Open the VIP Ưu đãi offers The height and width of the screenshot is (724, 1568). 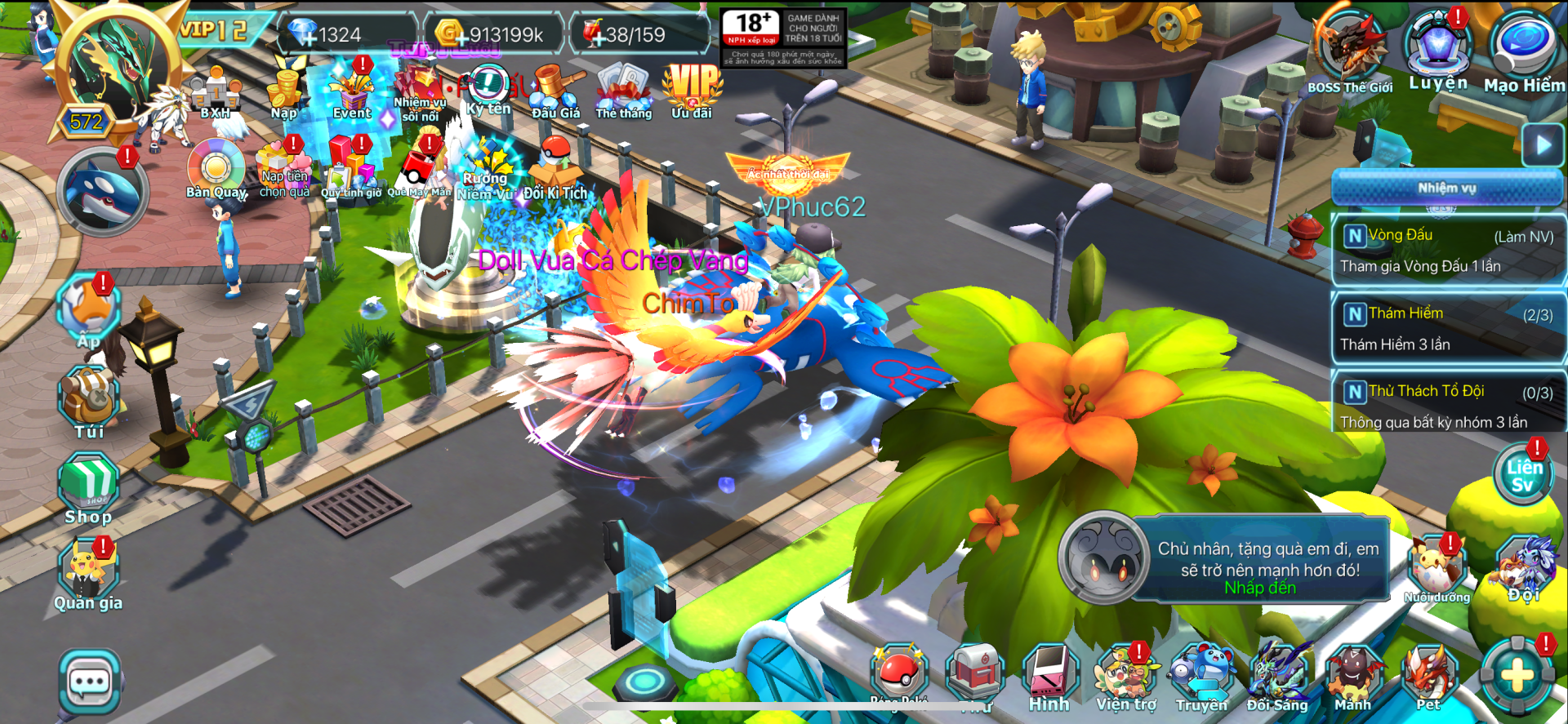pyautogui.click(x=692, y=90)
